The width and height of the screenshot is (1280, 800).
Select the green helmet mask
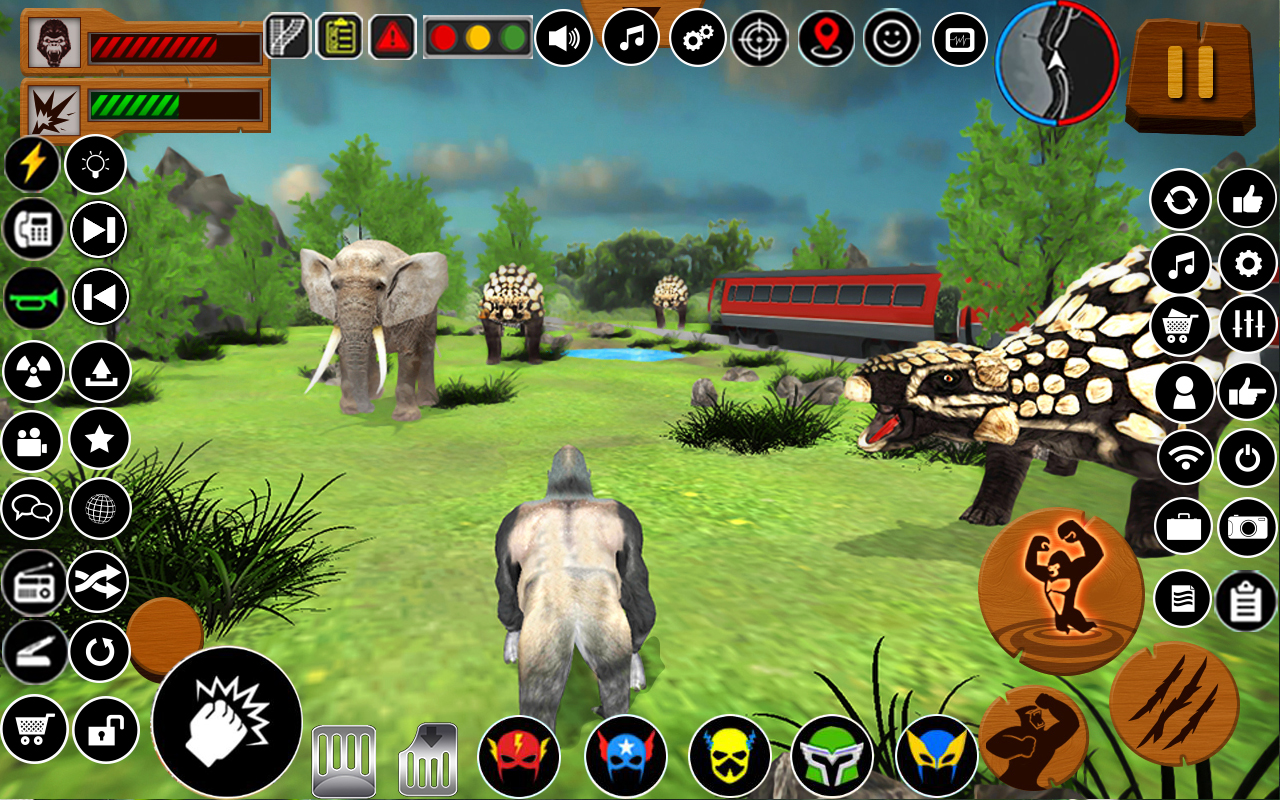click(x=833, y=757)
